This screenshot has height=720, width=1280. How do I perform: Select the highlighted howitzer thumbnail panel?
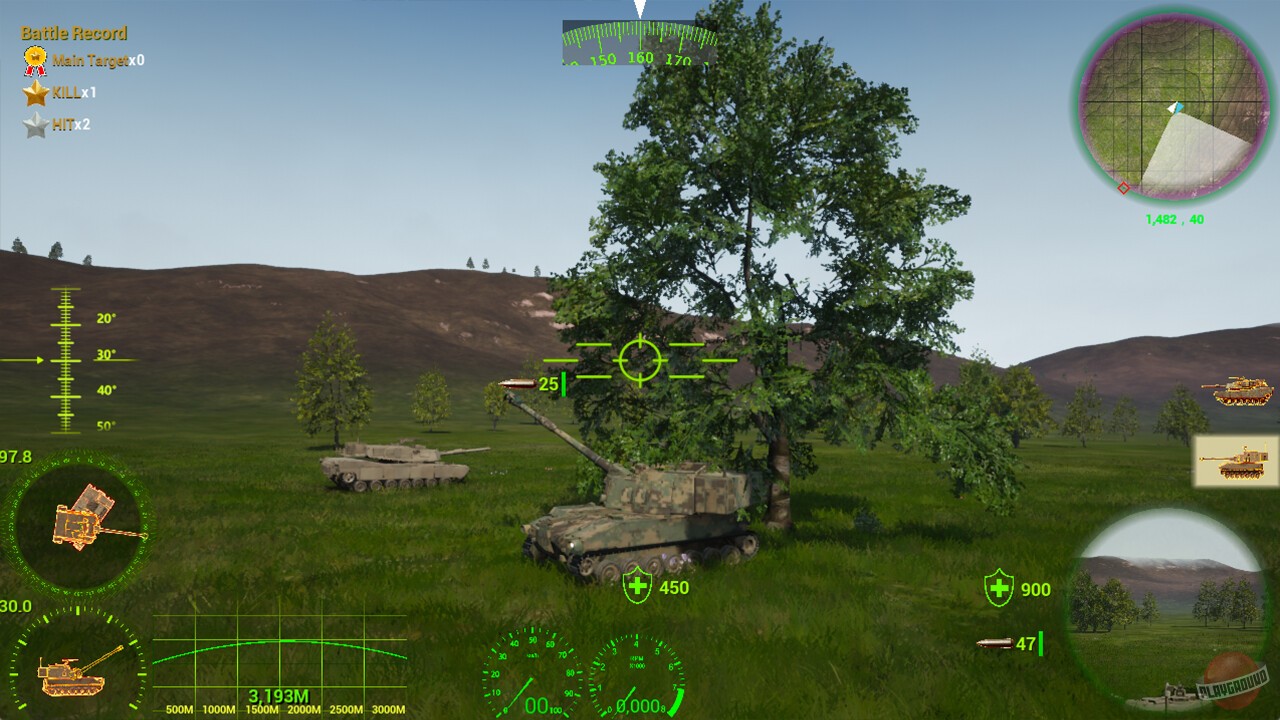click(1235, 460)
